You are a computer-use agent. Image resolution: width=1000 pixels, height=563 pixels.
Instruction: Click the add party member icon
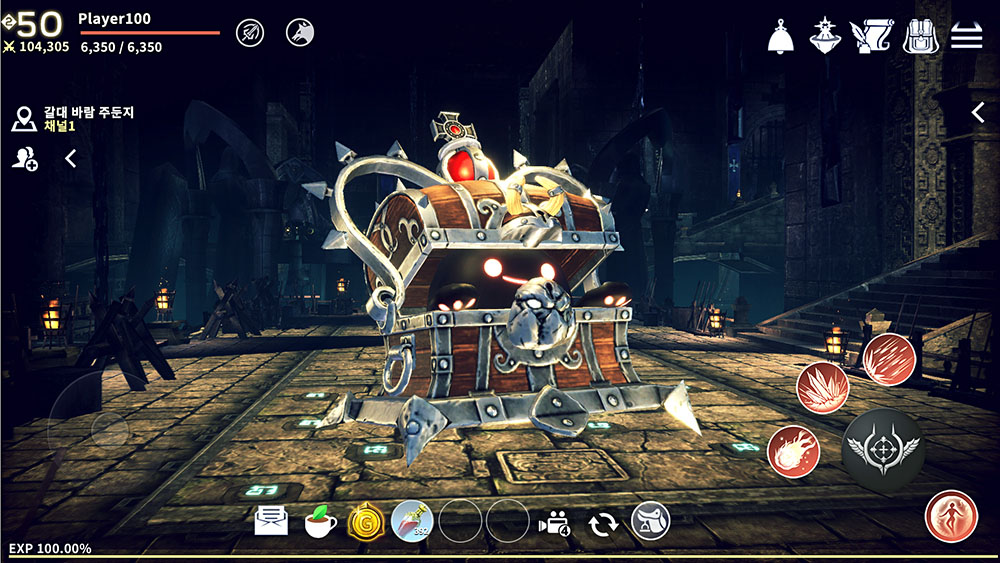pos(24,158)
